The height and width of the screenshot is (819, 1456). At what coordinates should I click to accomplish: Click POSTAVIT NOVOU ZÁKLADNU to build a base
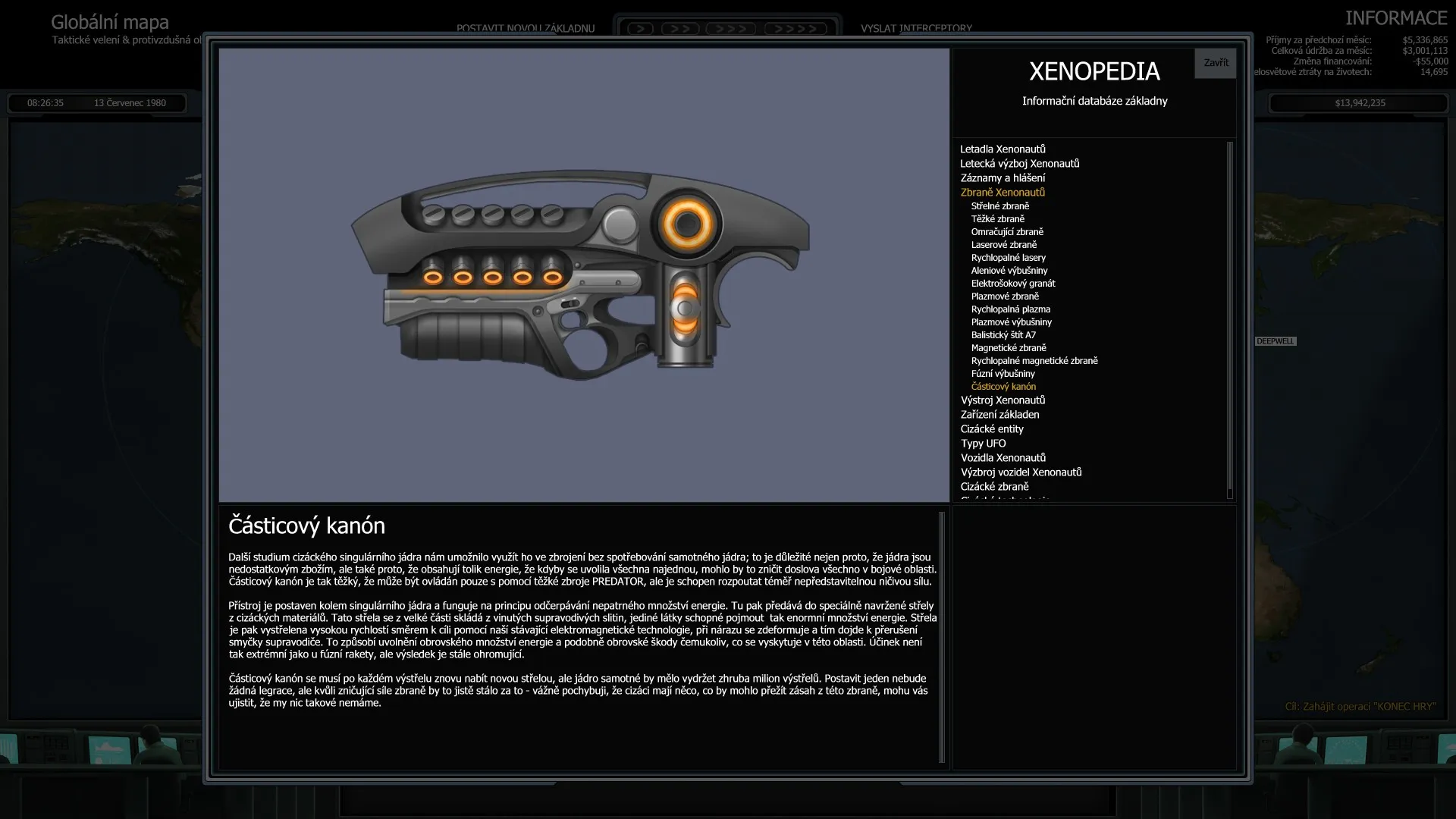525,28
